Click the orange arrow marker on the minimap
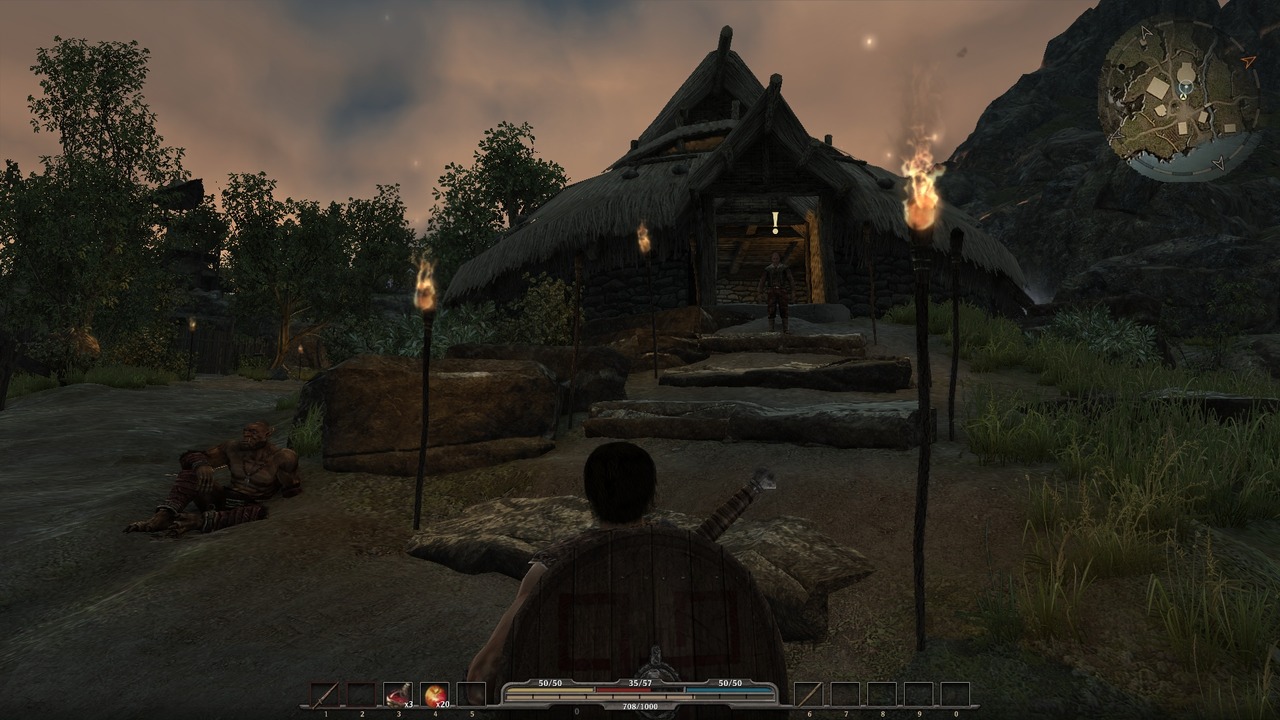The height and width of the screenshot is (720, 1280). [1248, 62]
